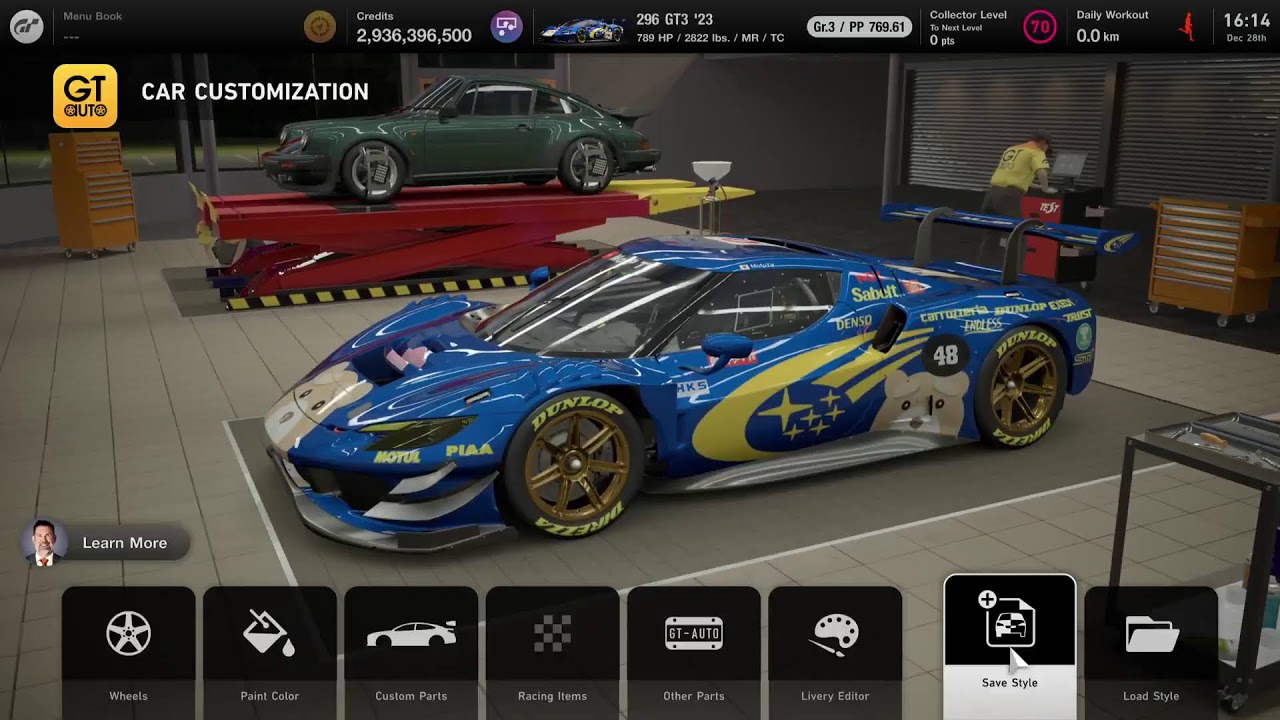Click the GT Auto logo
Screen dimensions: 1280x720
[85, 96]
